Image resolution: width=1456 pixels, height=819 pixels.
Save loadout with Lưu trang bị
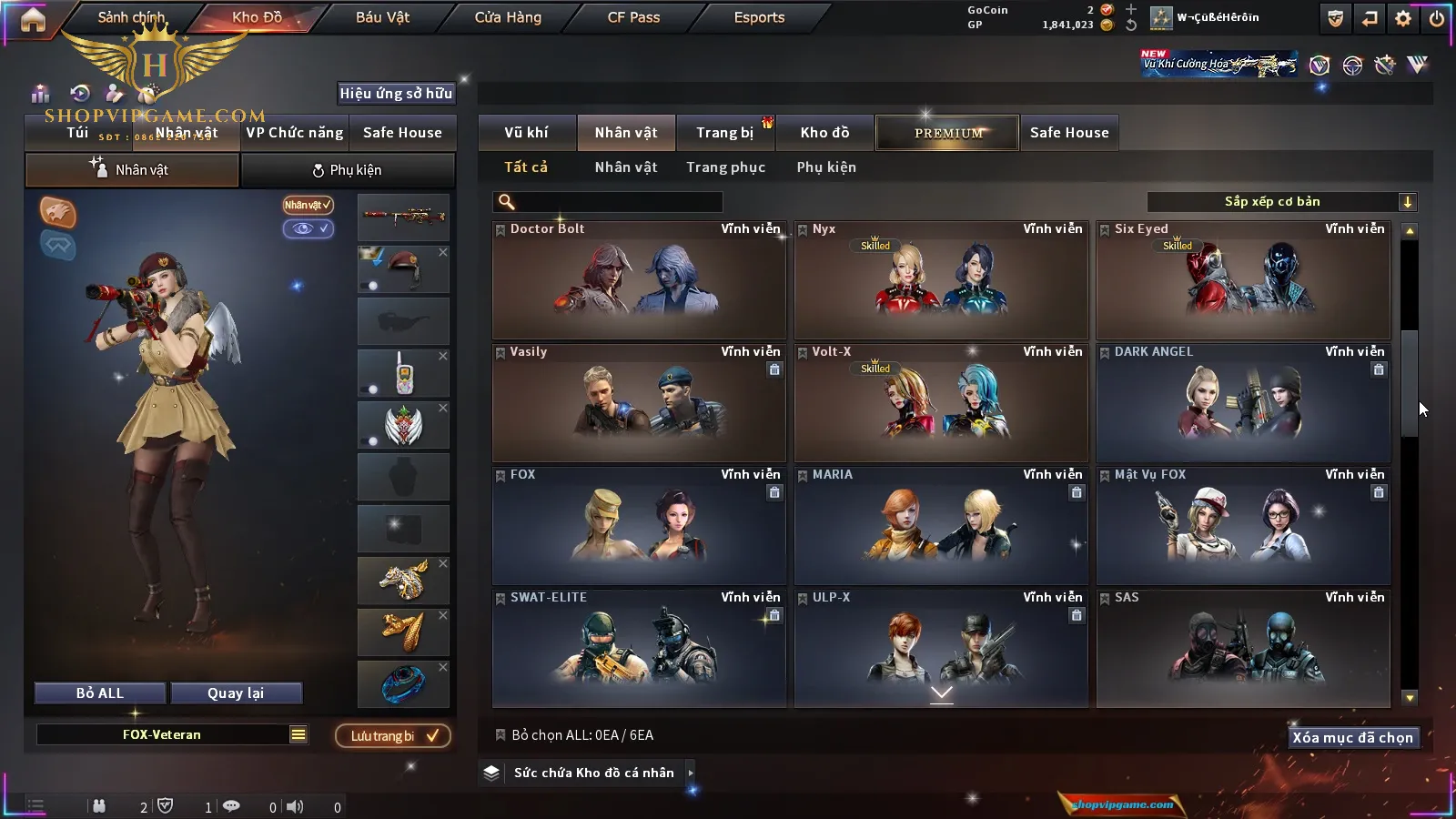coord(393,736)
